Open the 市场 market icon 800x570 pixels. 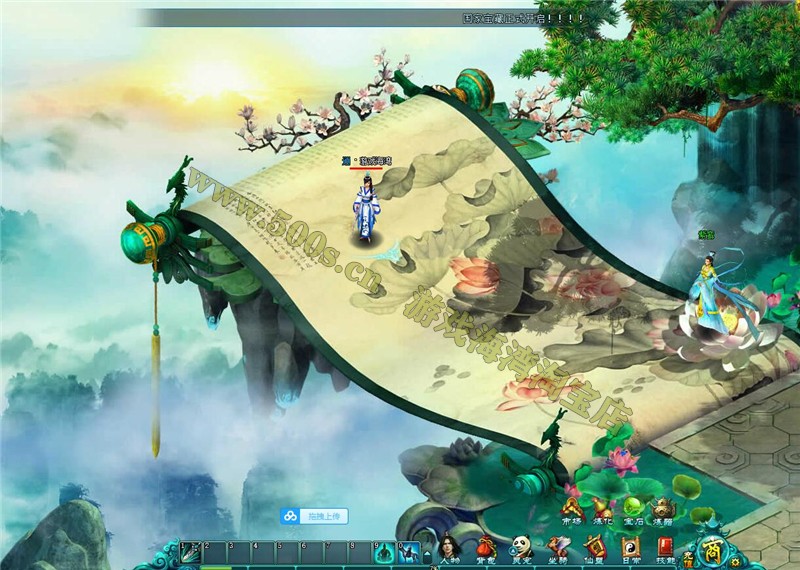pyautogui.click(x=571, y=512)
